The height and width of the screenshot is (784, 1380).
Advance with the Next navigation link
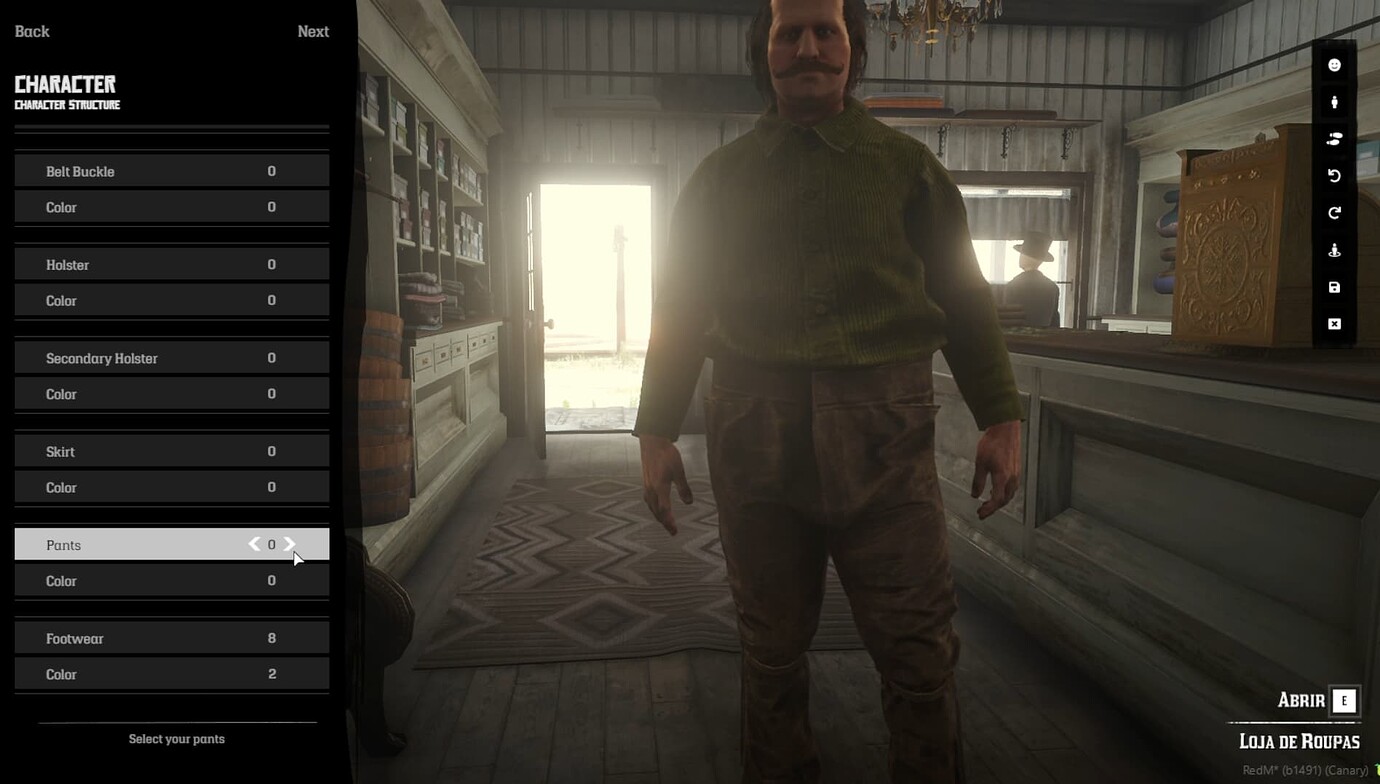[x=313, y=31]
